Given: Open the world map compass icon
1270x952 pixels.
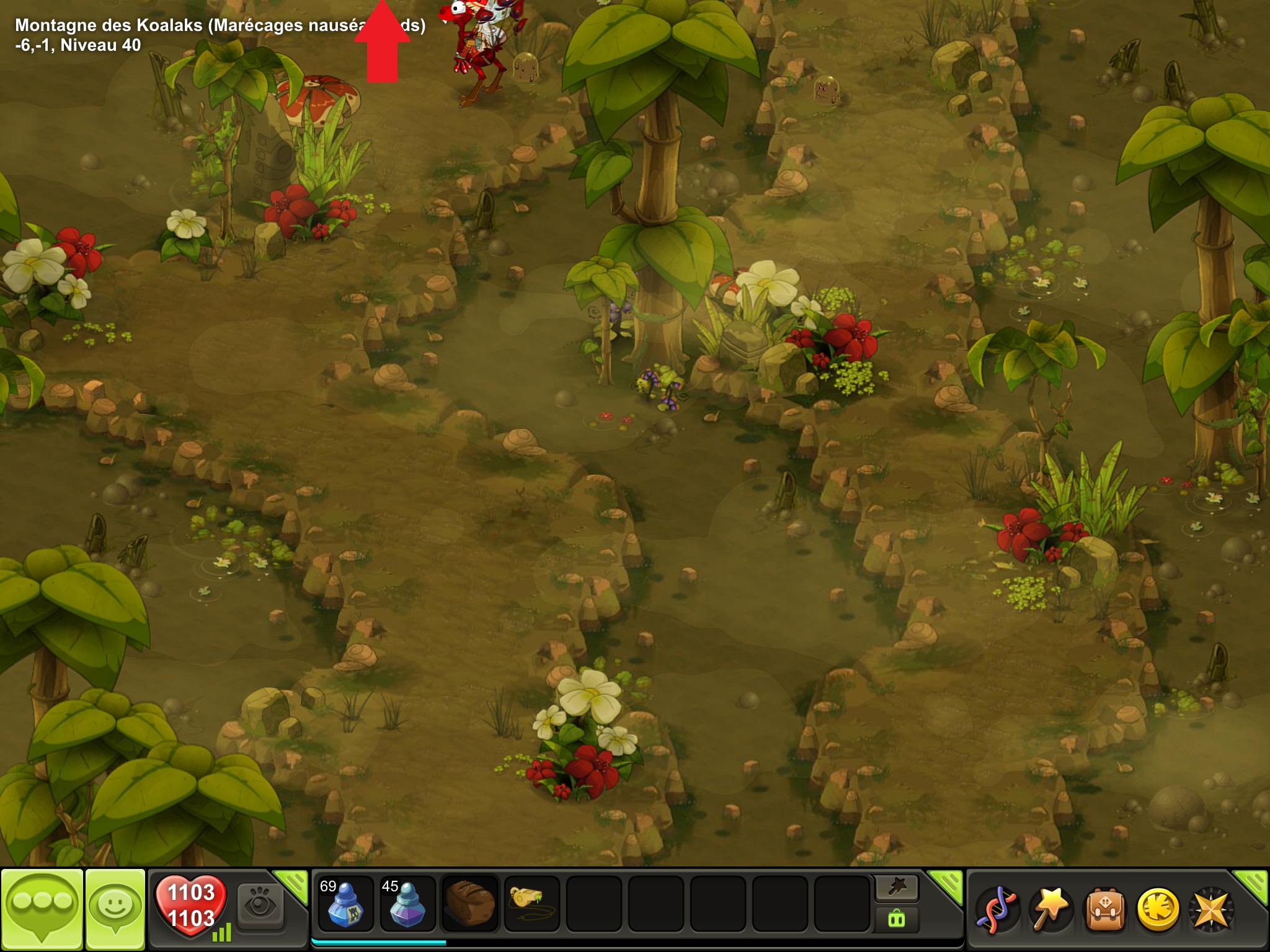Looking at the screenshot, I should coord(1211,909).
